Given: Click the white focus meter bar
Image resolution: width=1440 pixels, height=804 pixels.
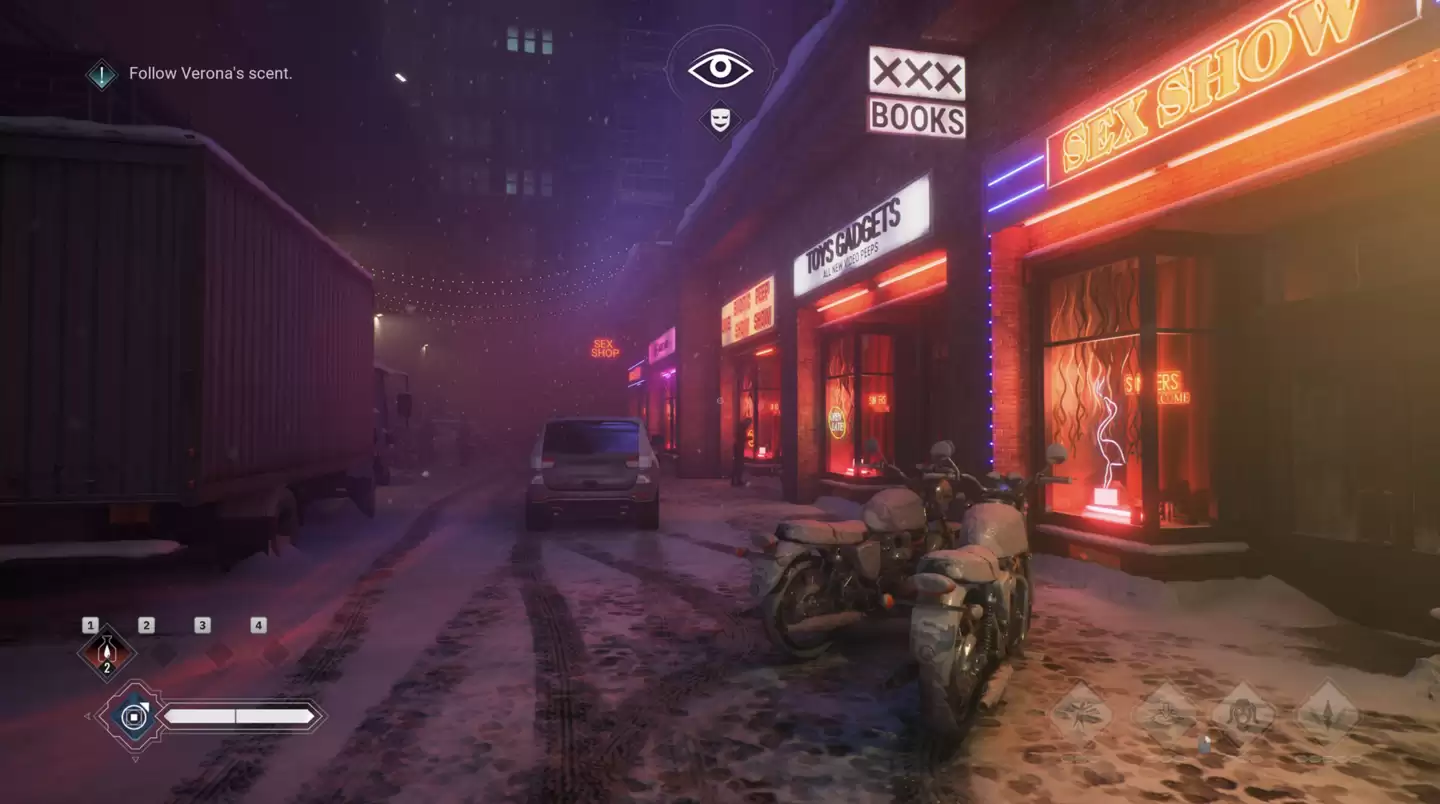Looking at the screenshot, I should [240, 715].
